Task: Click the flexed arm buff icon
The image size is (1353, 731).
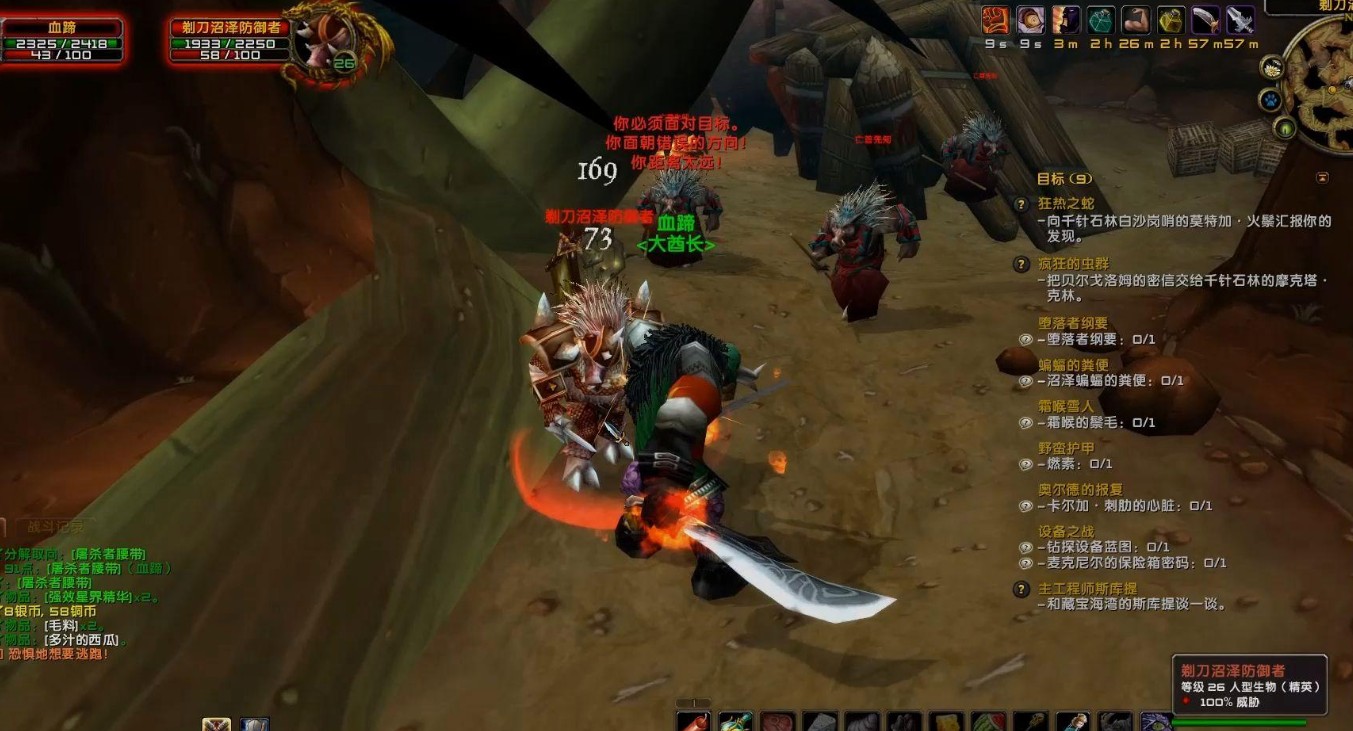Action: tap(1136, 20)
